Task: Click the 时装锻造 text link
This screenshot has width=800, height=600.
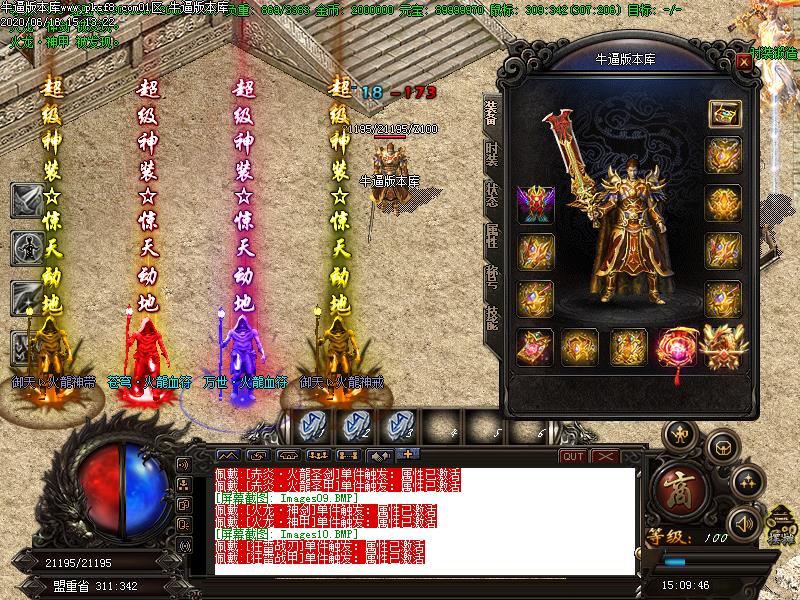Action: [x=774, y=52]
